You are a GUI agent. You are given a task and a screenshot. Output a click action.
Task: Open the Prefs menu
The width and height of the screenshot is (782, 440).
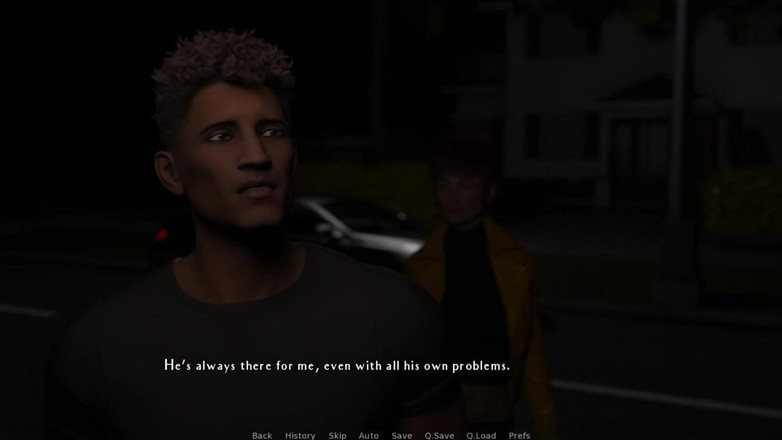tap(519, 435)
